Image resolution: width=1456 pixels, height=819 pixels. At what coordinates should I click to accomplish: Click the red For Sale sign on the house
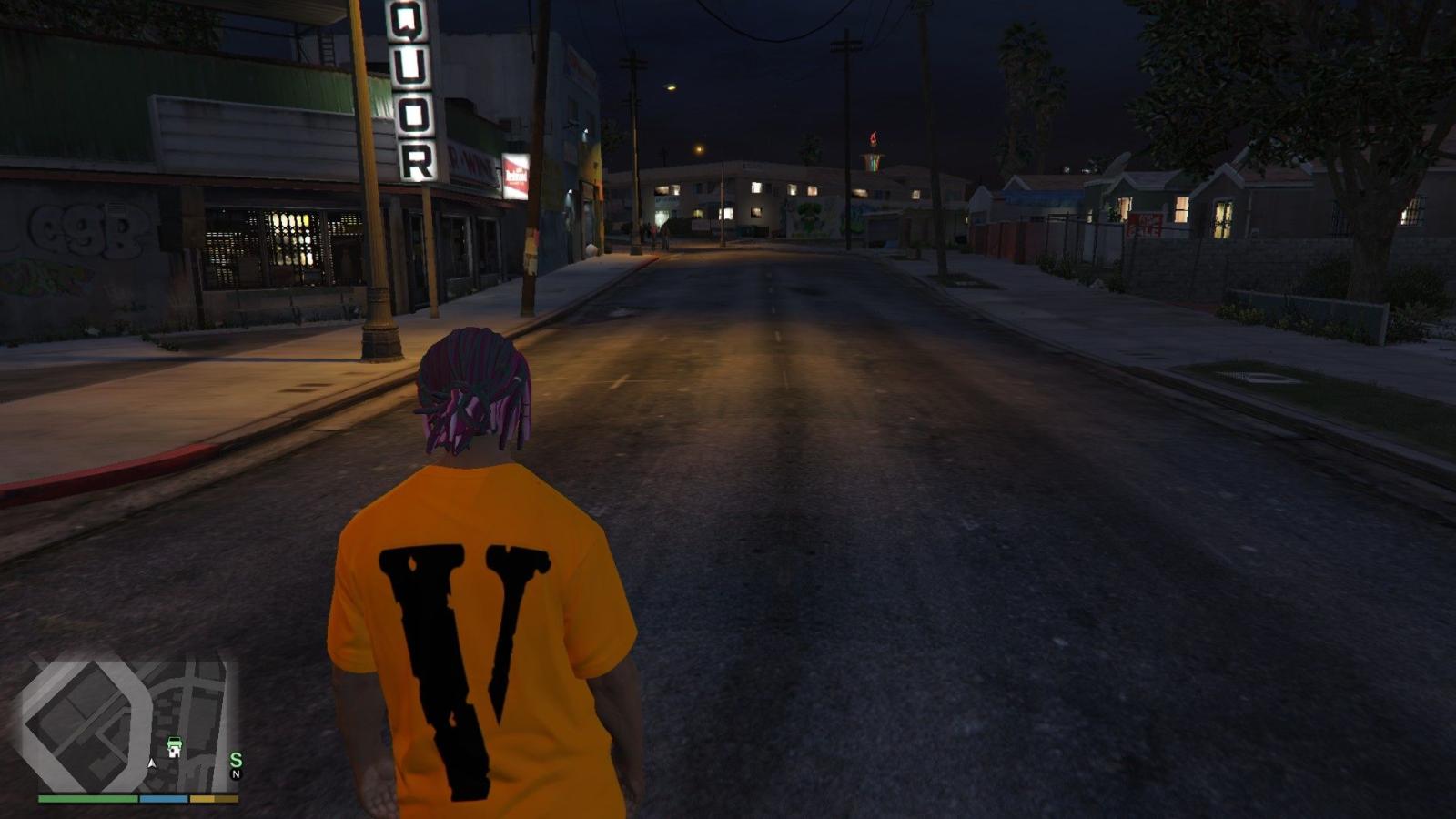pyautogui.click(x=1144, y=224)
